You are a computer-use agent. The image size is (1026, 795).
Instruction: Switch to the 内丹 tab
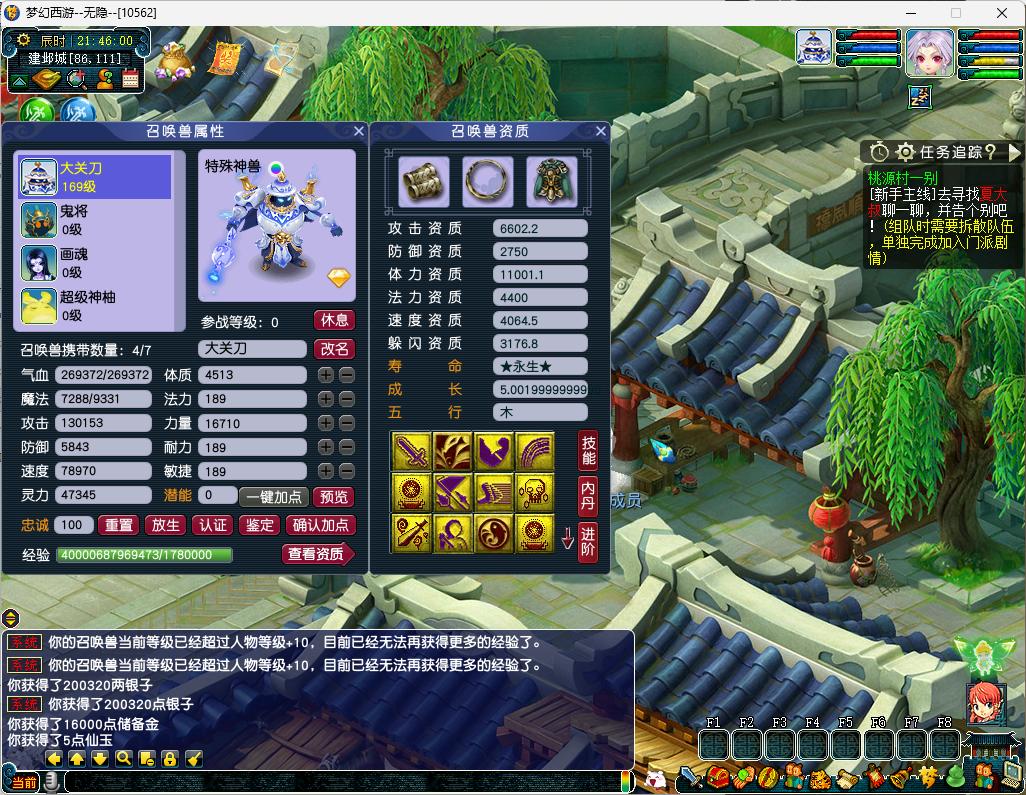point(588,496)
